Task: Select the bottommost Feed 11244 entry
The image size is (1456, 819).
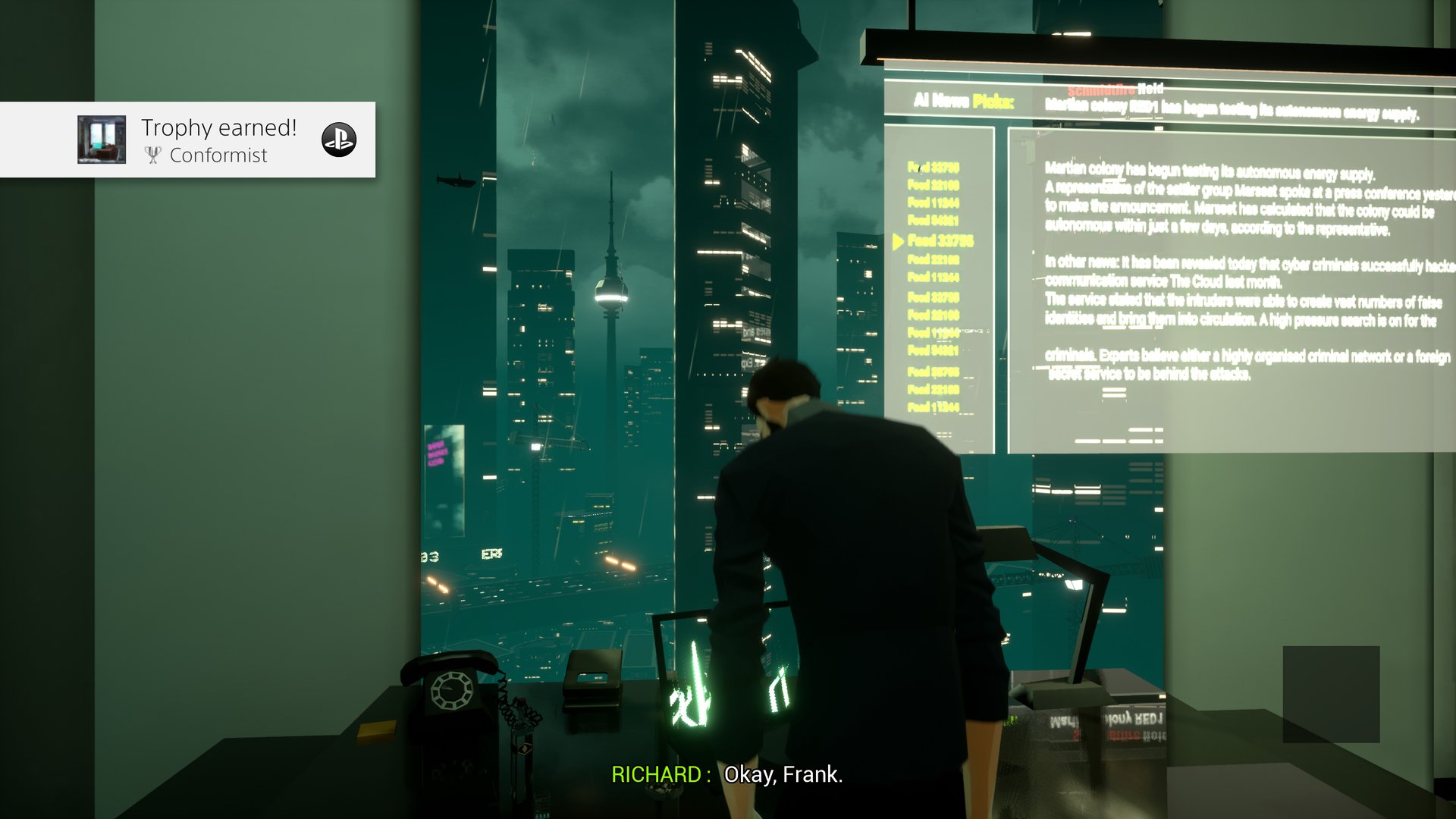Action: (x=933, y=406)
